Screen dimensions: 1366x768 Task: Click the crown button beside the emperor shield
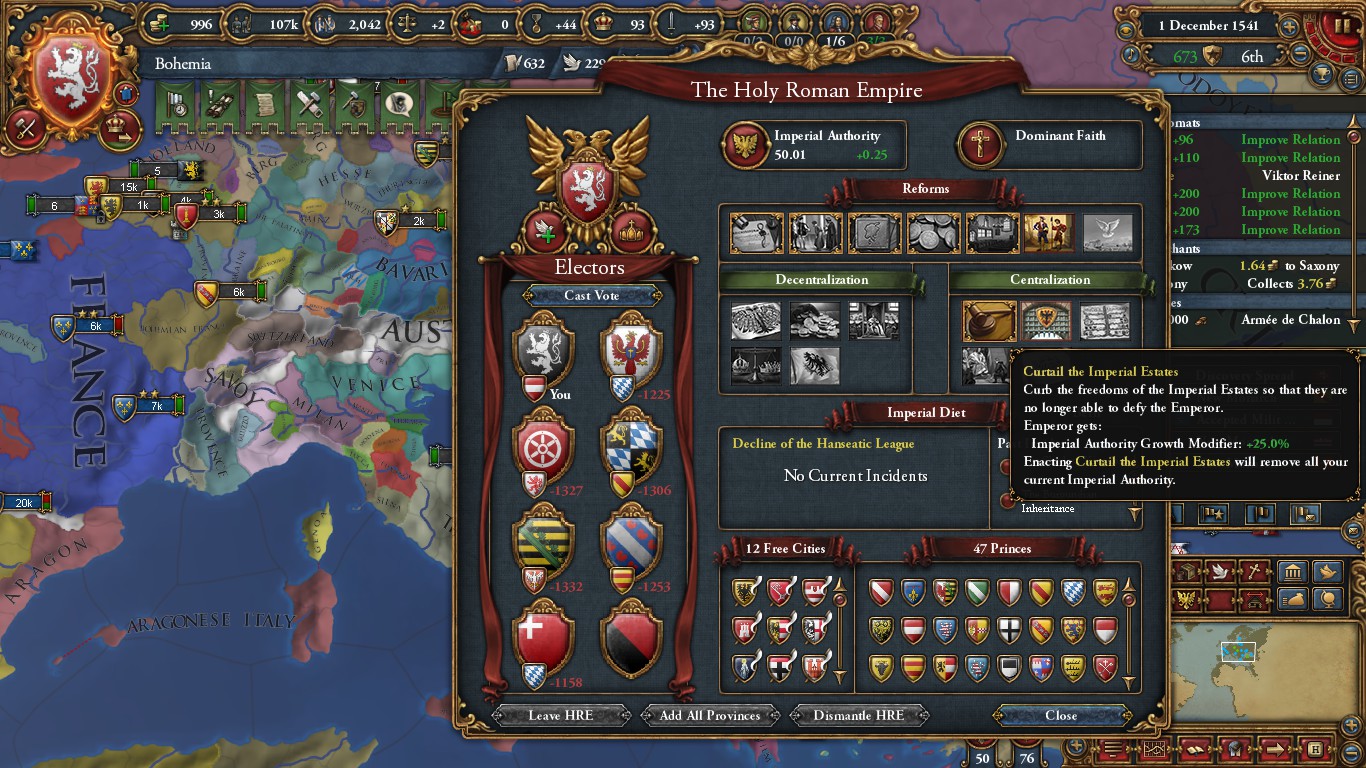[632, 232]
